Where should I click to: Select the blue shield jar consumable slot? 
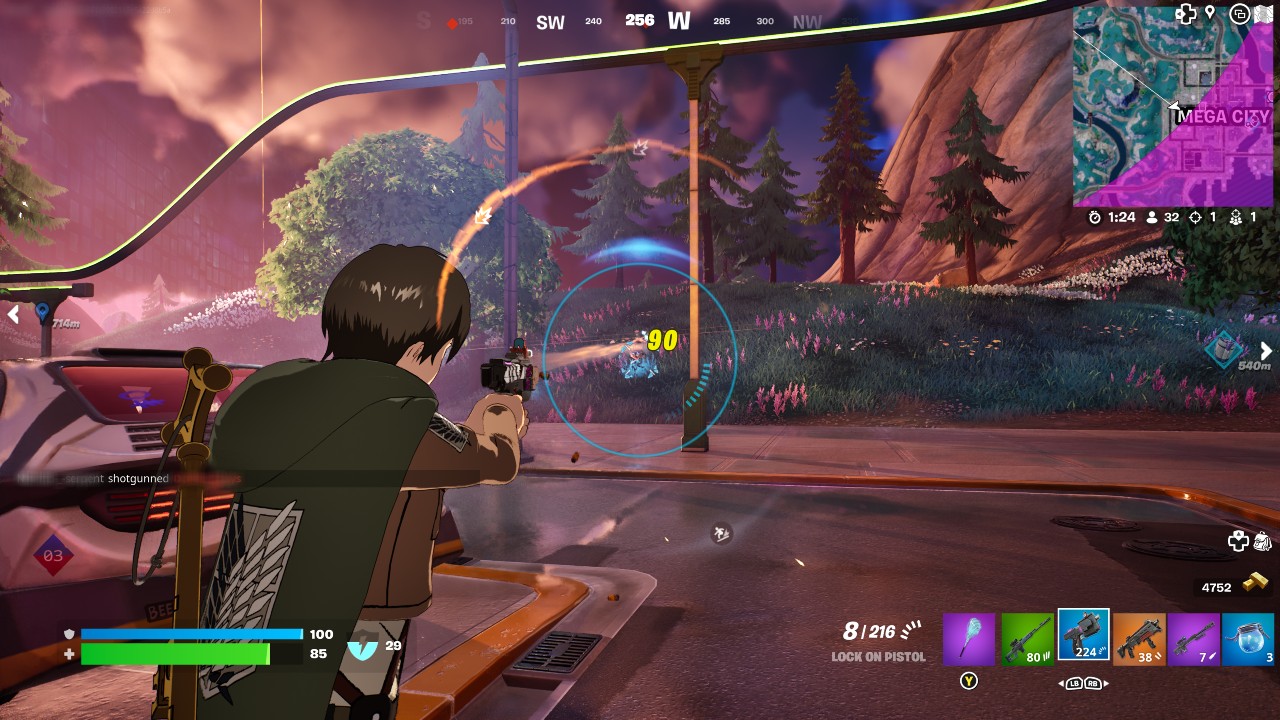click(x=1248, y=639)
